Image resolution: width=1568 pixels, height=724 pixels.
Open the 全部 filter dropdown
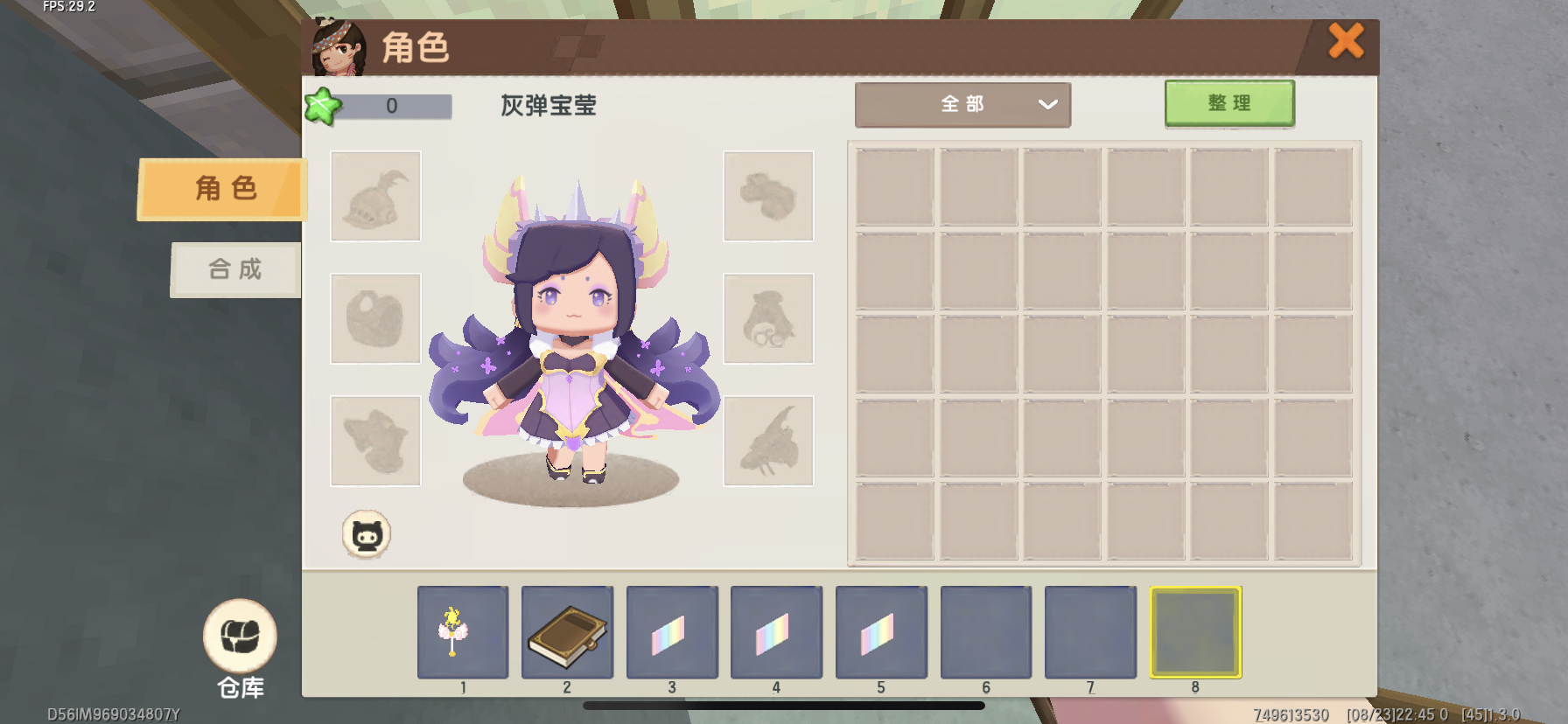coord(962,105)
